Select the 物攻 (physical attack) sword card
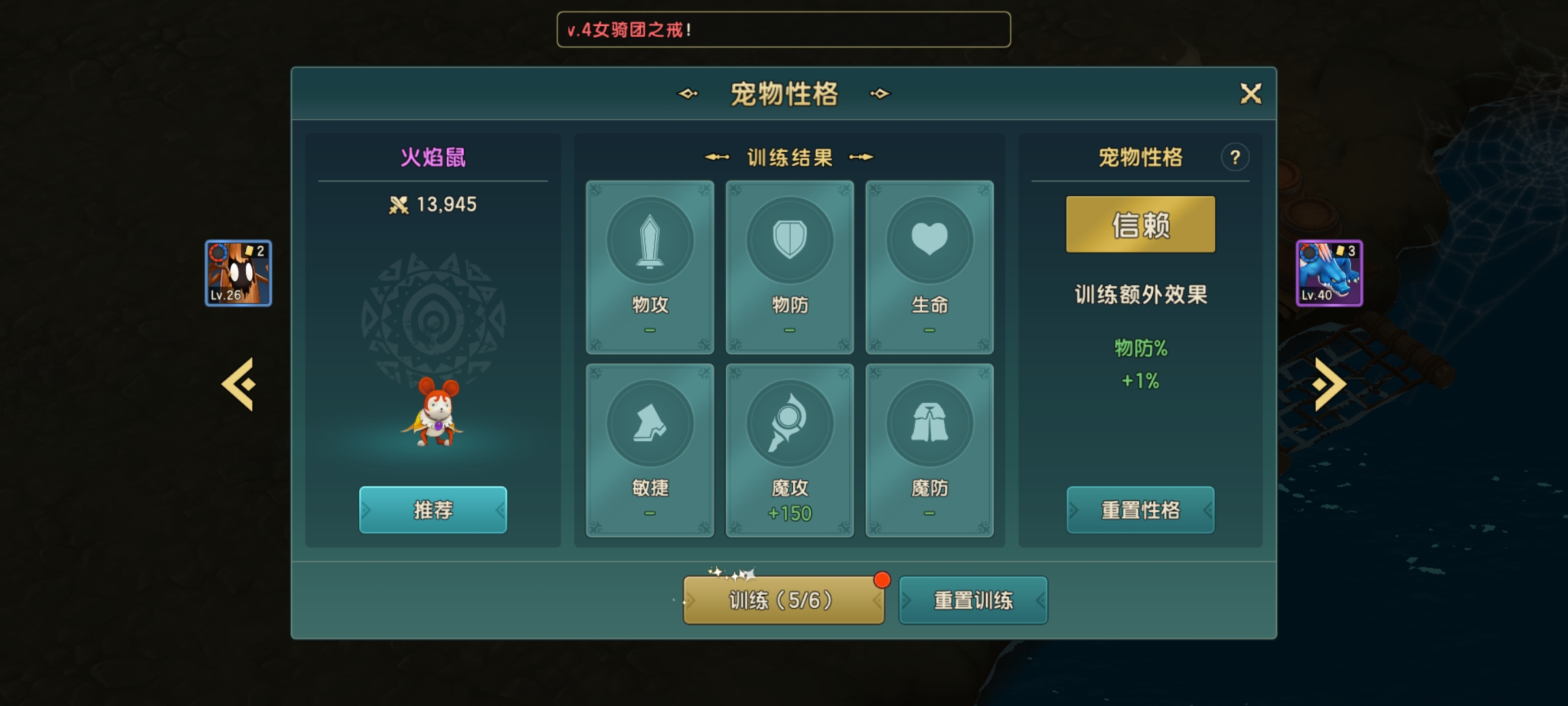1568x706 pixels. pyautogui.click(x=649, y=267)
